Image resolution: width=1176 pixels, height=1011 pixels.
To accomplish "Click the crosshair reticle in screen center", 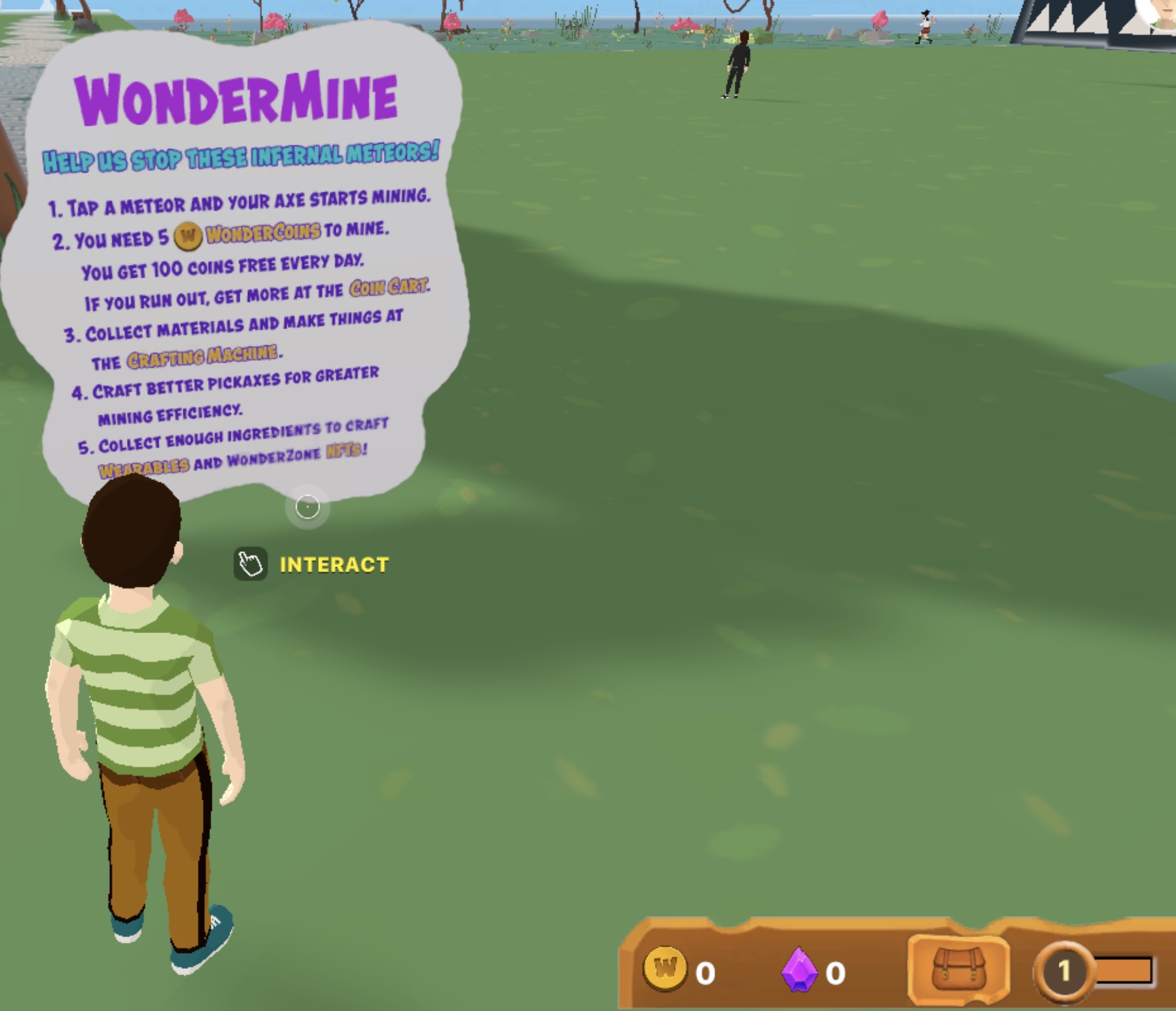I will point(307,507).
